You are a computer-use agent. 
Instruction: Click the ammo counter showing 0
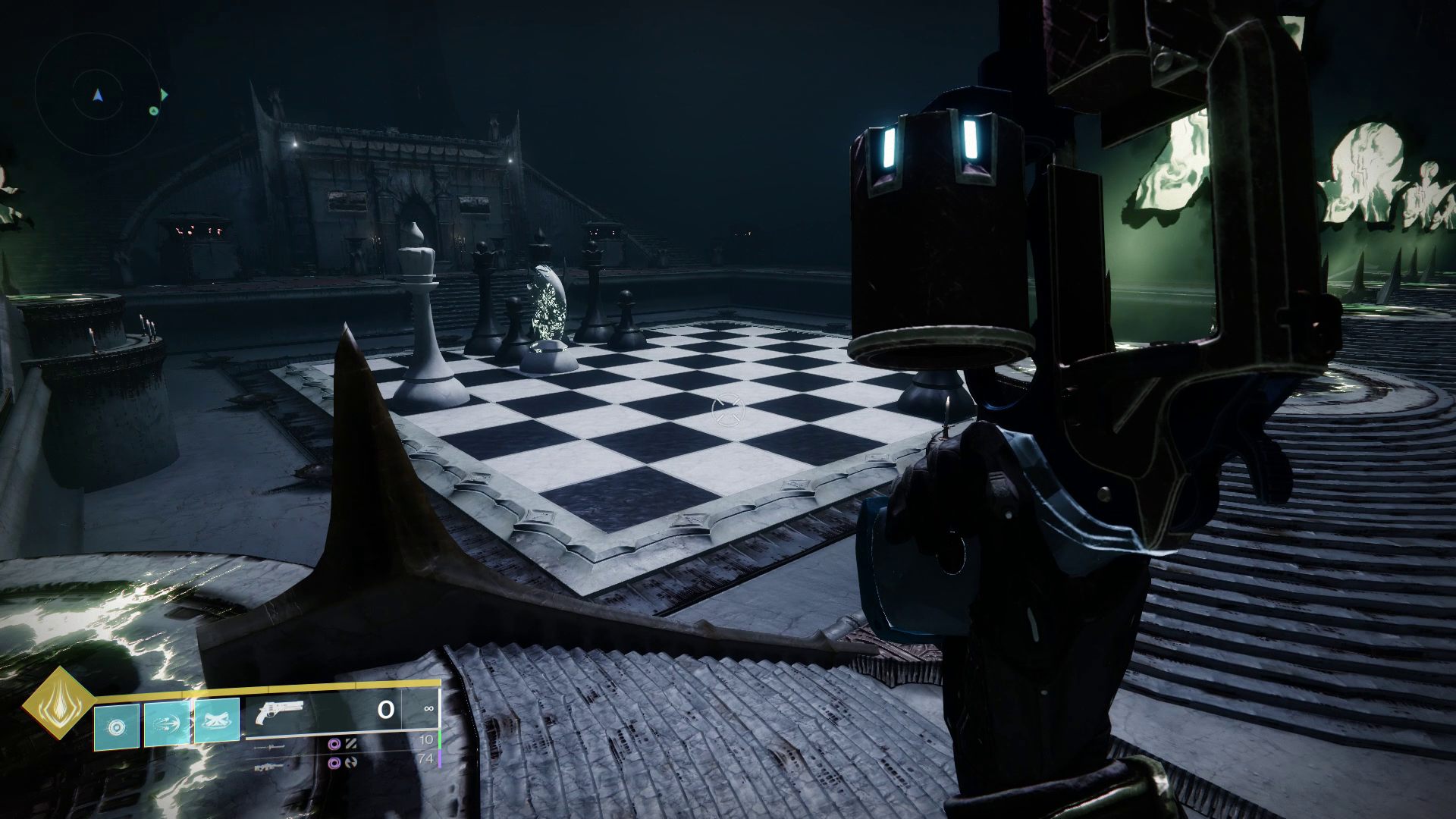tap(384, 709)
